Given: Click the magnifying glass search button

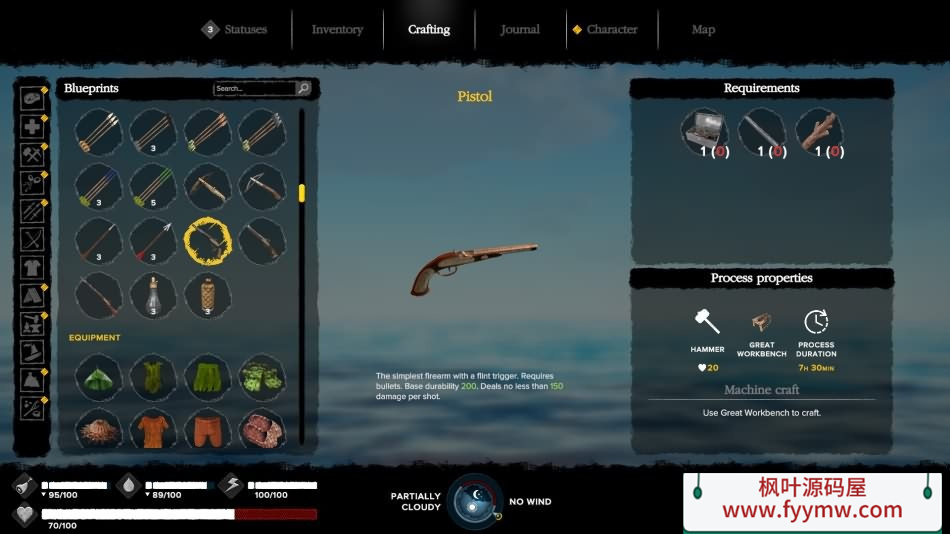Looking at the screenshot, I should (x=303, y=89).
